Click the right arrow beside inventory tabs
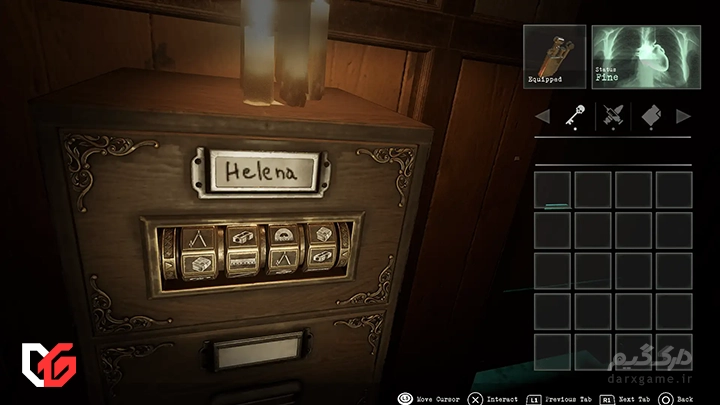 tap(684, 117)
